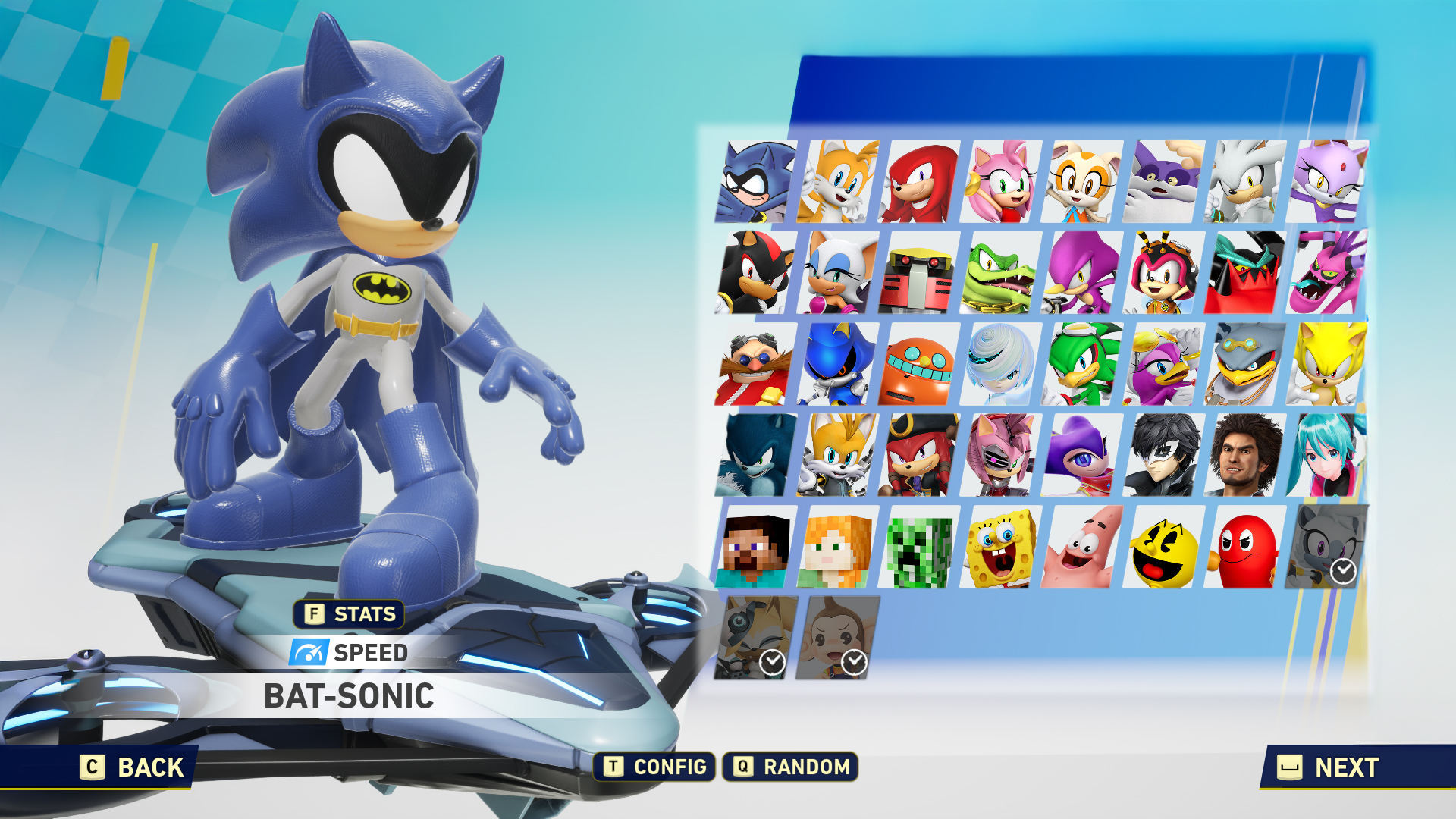Screen dimensions: 1456x819
Task: Choose Joker's masked portrait
Action: tap(1165, 456)
